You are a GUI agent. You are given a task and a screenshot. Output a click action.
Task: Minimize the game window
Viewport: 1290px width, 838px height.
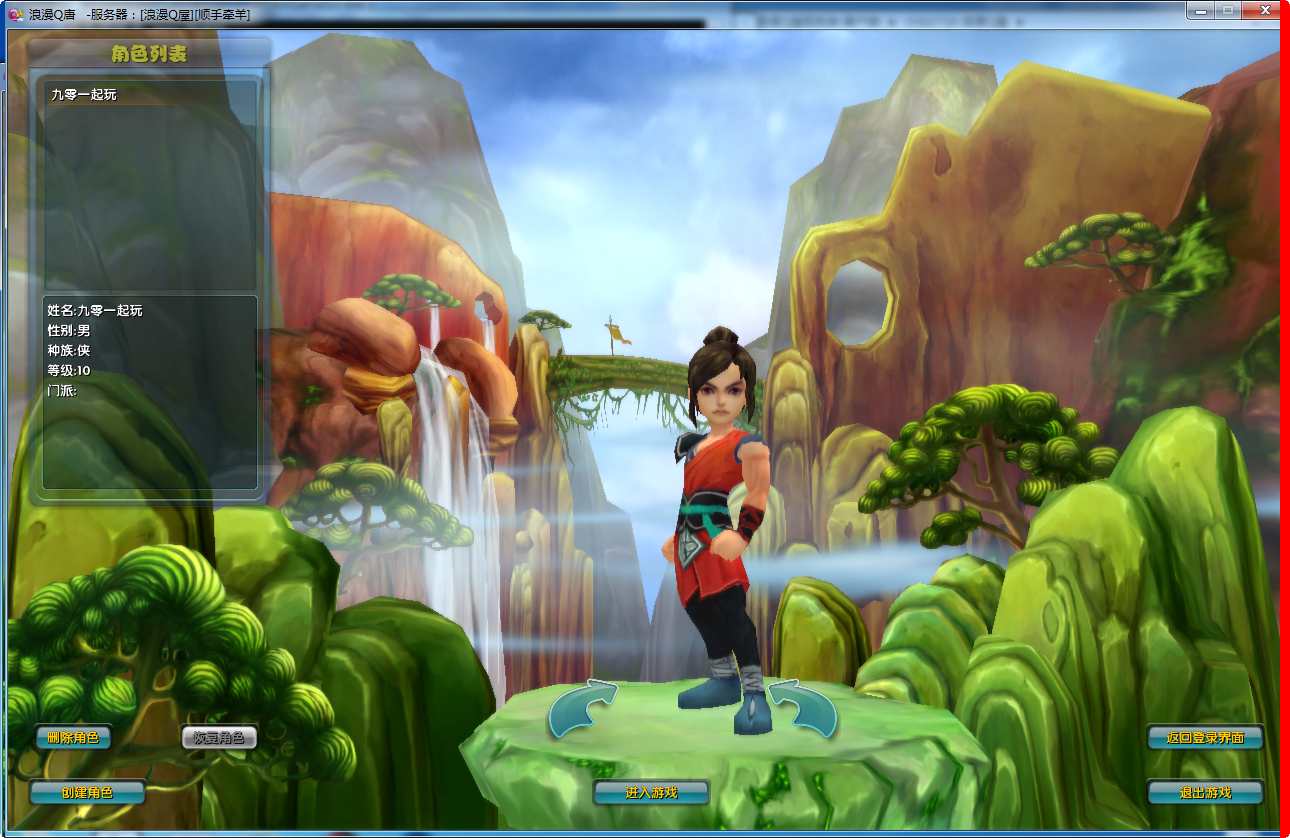click(1200, 10)
